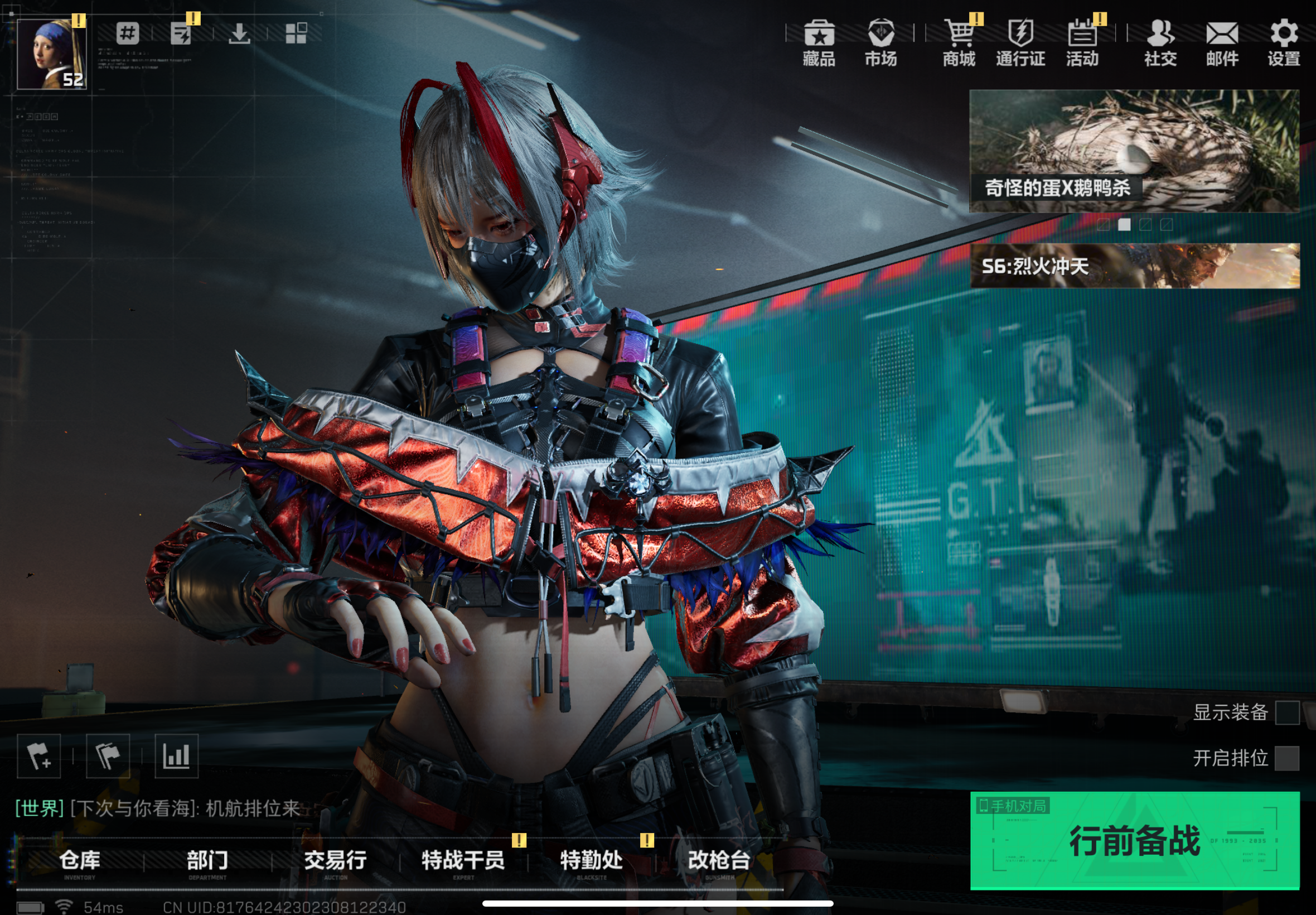Open the 活动 events page

[1082, 42]
